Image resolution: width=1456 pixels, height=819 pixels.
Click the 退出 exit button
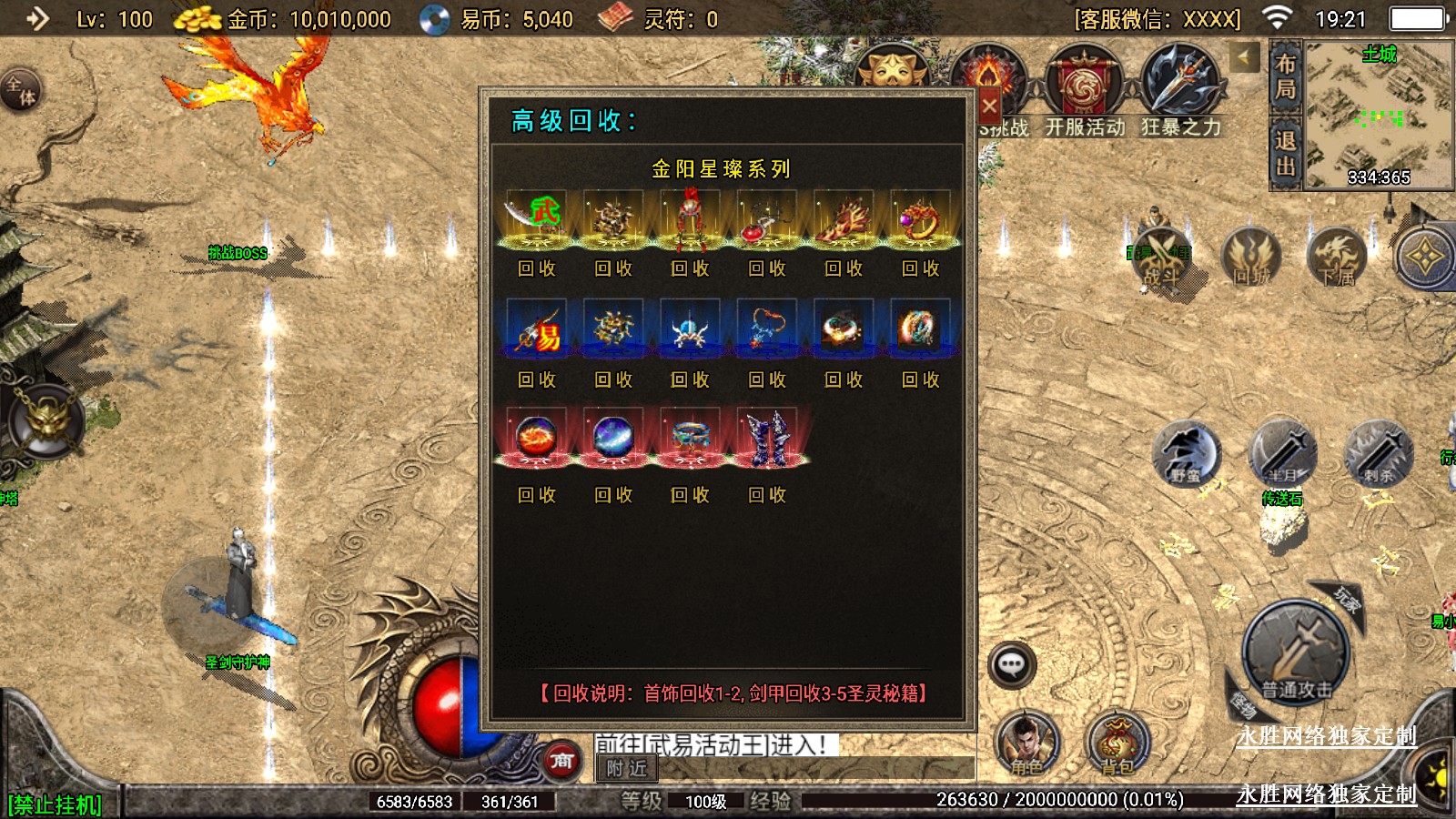pos(1285,154)
